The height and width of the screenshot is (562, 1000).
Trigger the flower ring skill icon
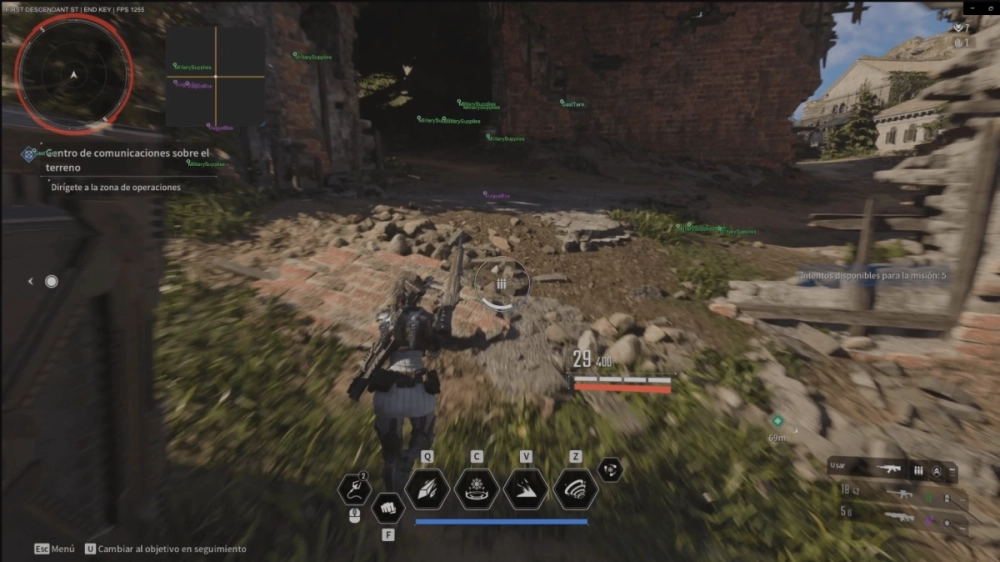pos(476,488)
